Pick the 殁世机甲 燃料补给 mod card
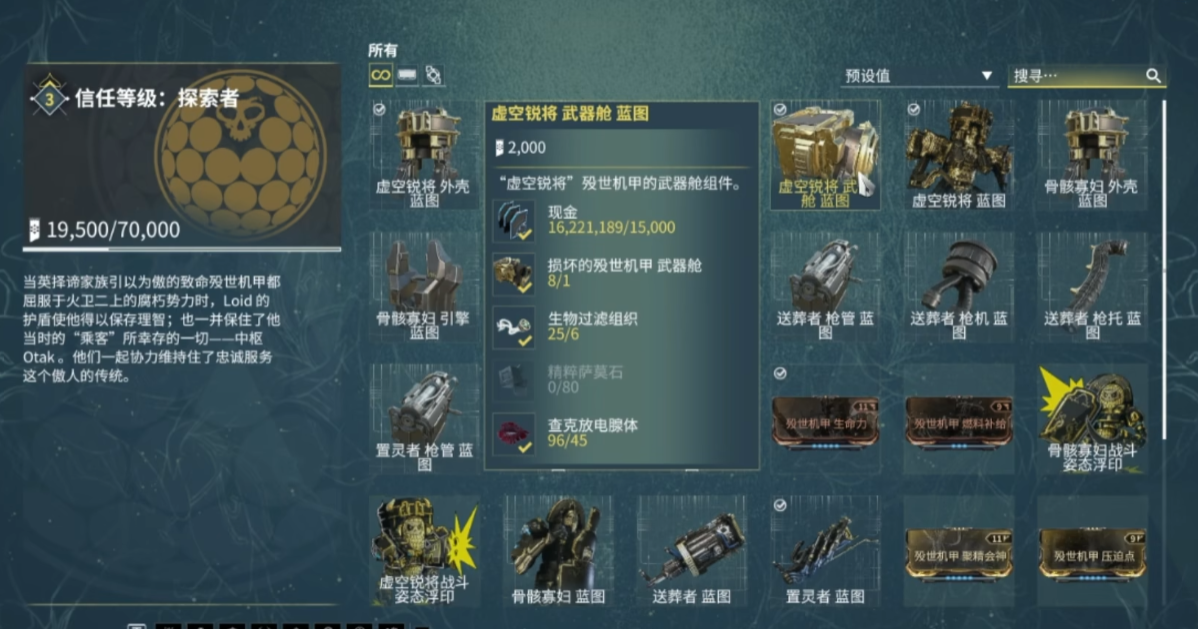Viewport: 1198px width, 629px height. pyautogui.click(x=959, y=421)
